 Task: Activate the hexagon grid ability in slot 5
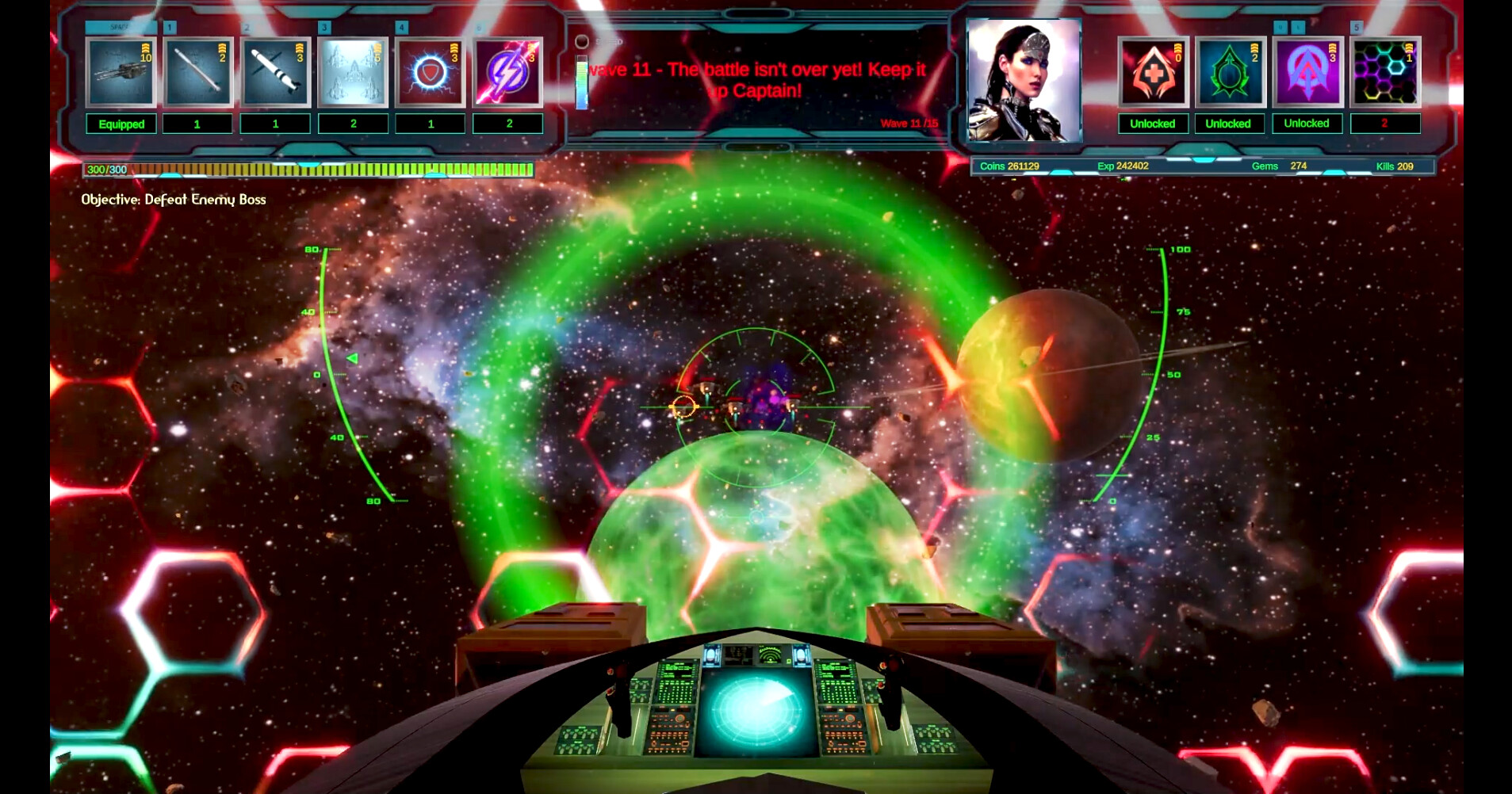tap(1383, 73)
